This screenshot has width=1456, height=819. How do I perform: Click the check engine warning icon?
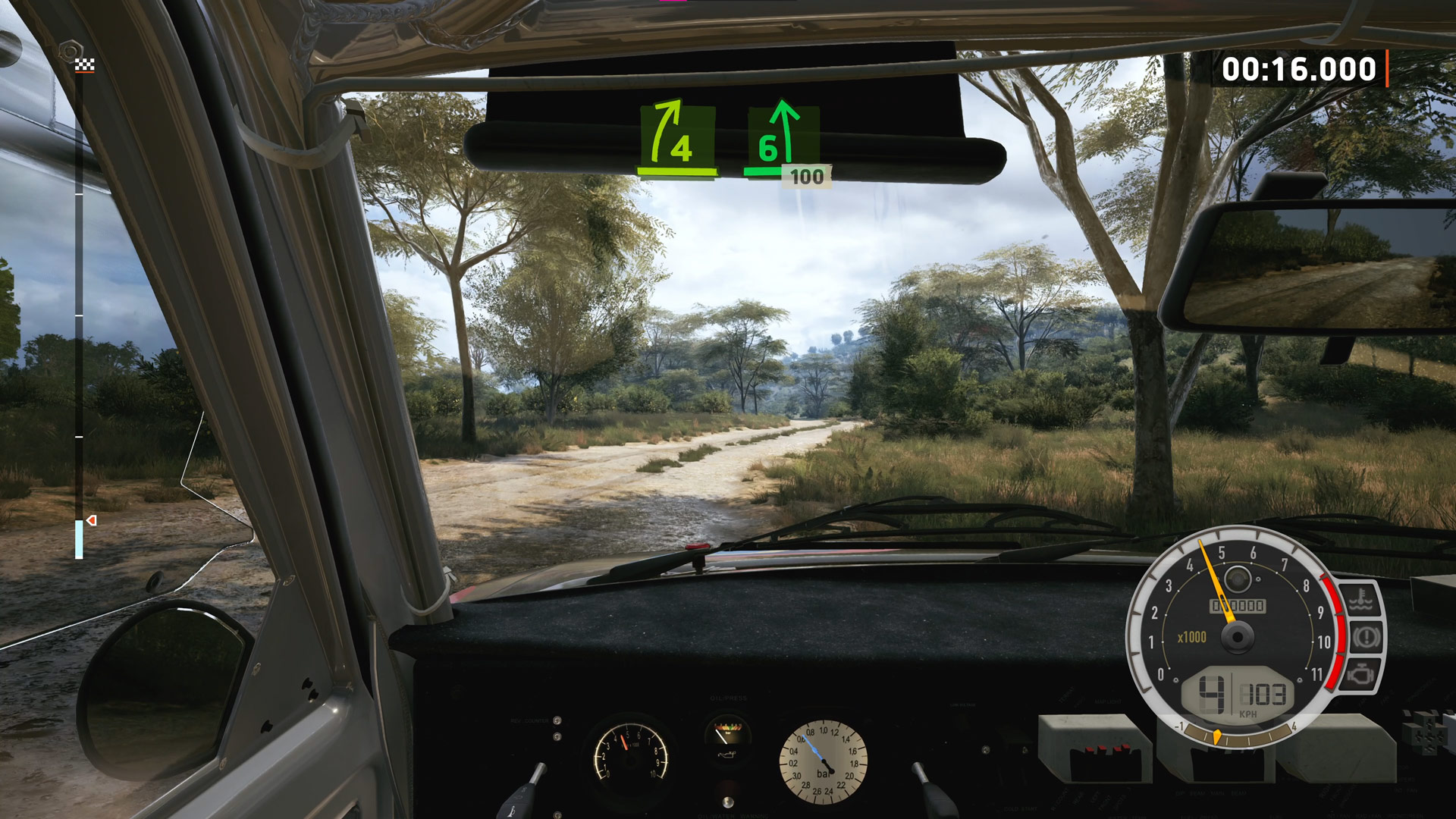pyautogui.click(x=1362, y=673)
